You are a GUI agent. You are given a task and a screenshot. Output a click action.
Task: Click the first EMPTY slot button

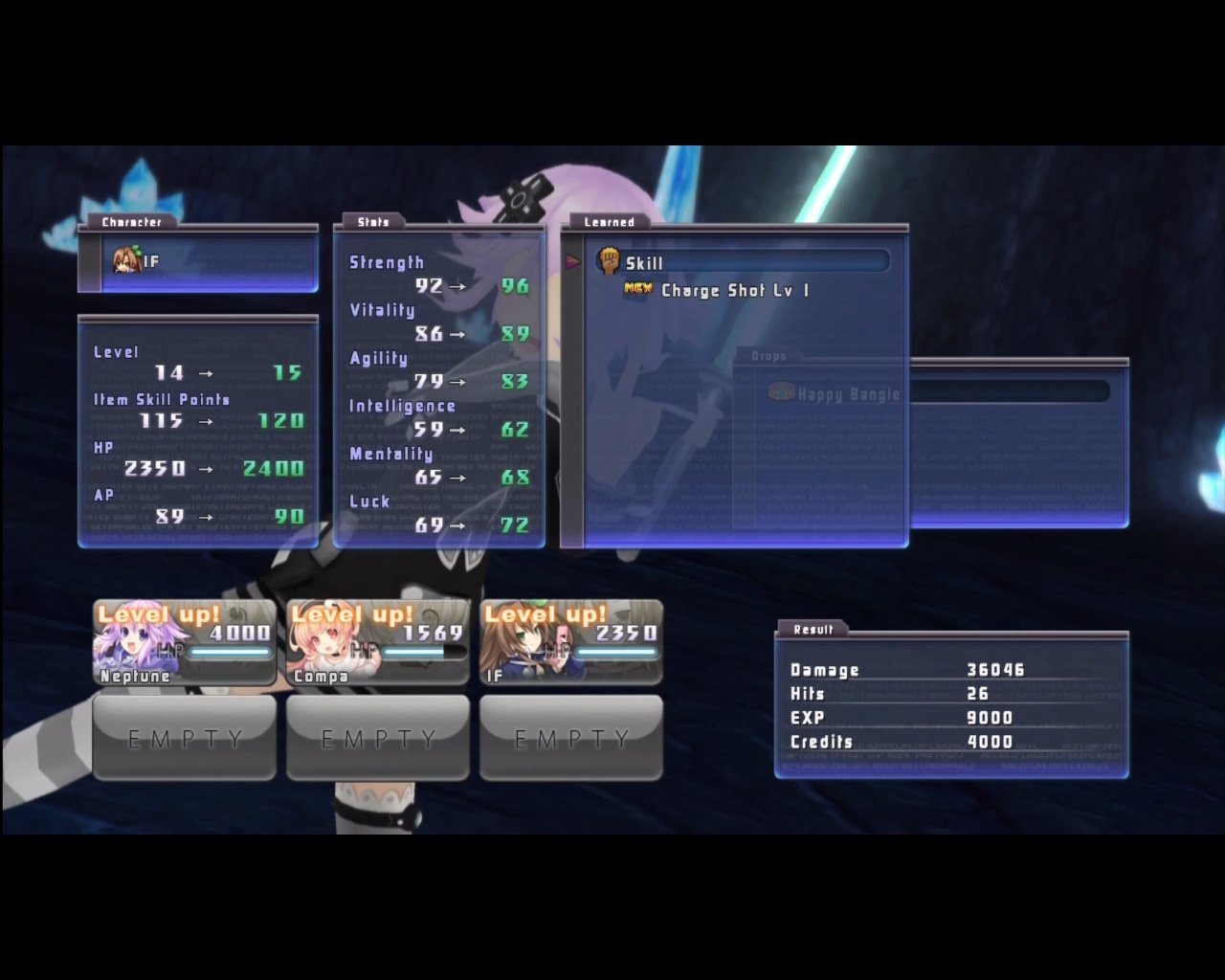[x=184, y=738]
